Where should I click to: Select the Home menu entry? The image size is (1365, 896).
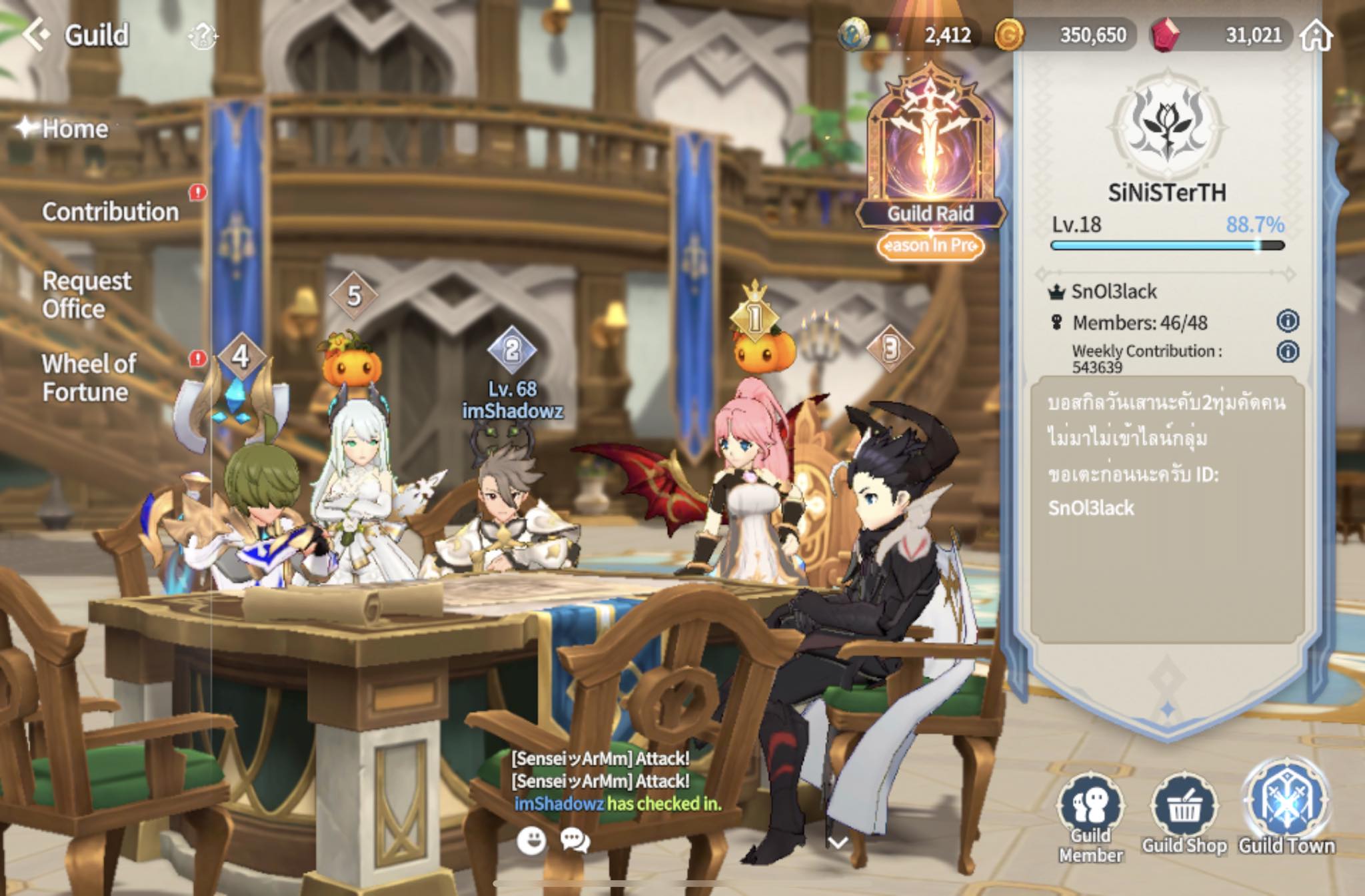click(74, 129)
